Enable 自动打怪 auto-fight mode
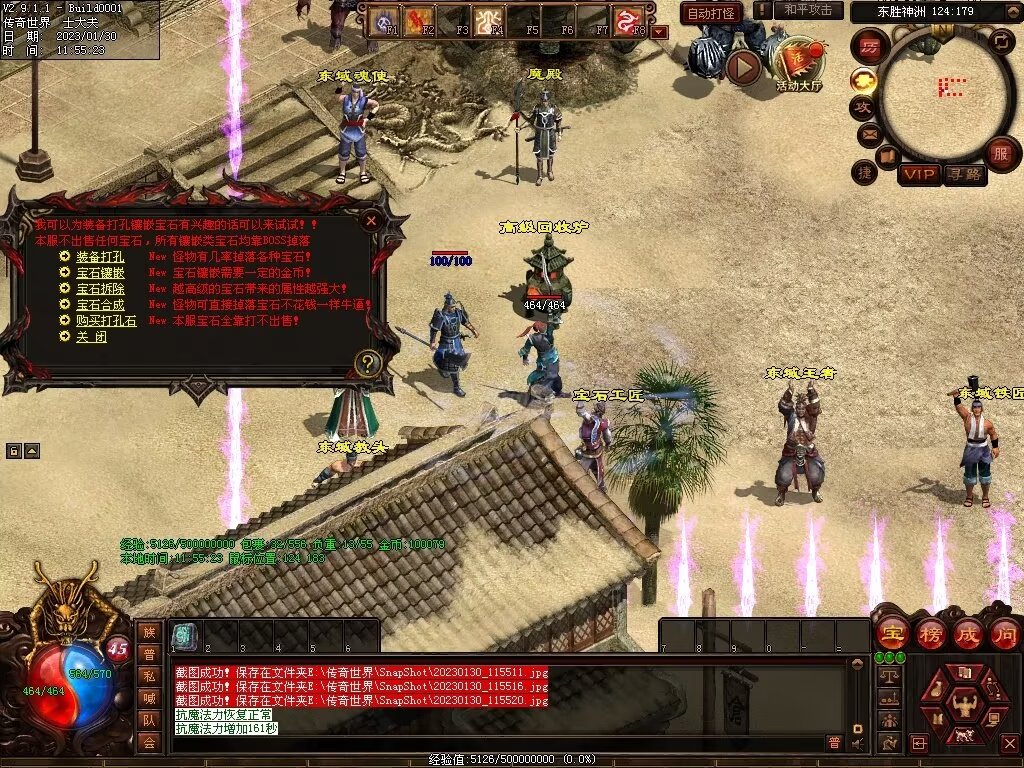Image resolution: width=1024 pixels, height=768 pixels. [x=711, y=13]
